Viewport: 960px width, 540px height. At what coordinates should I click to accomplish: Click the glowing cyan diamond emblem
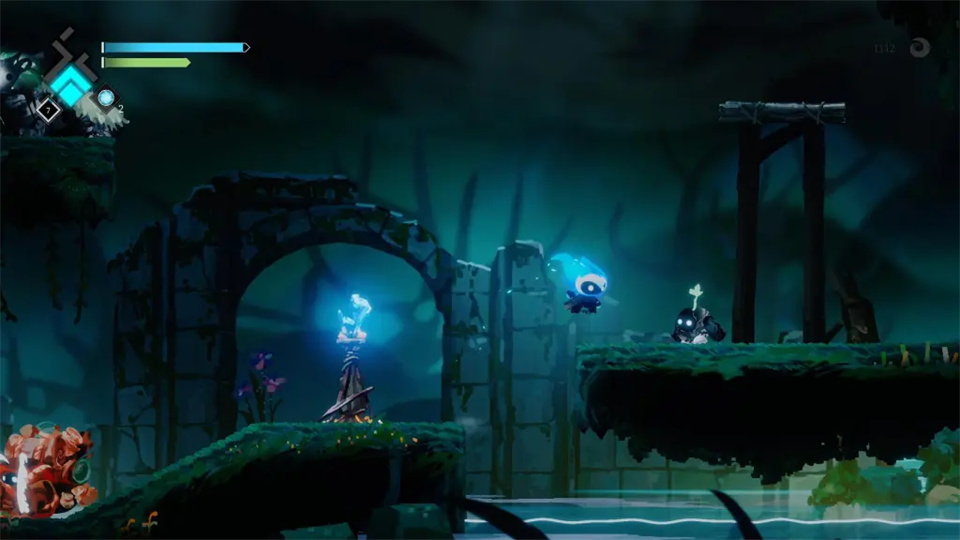click(x=70, y=84)
